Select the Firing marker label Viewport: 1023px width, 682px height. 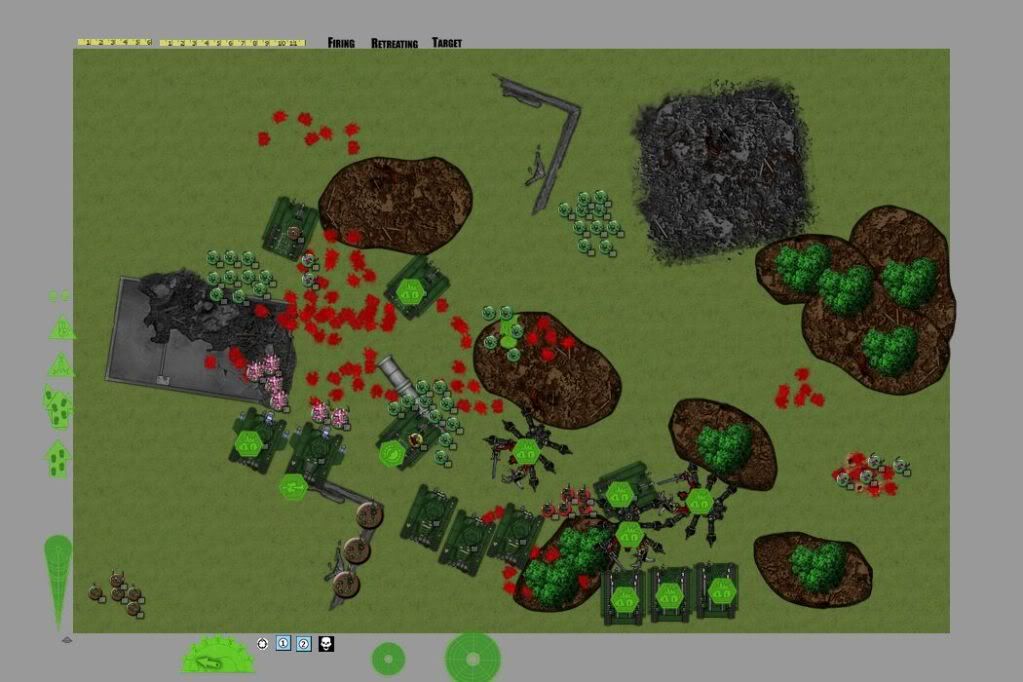[341, 43]
